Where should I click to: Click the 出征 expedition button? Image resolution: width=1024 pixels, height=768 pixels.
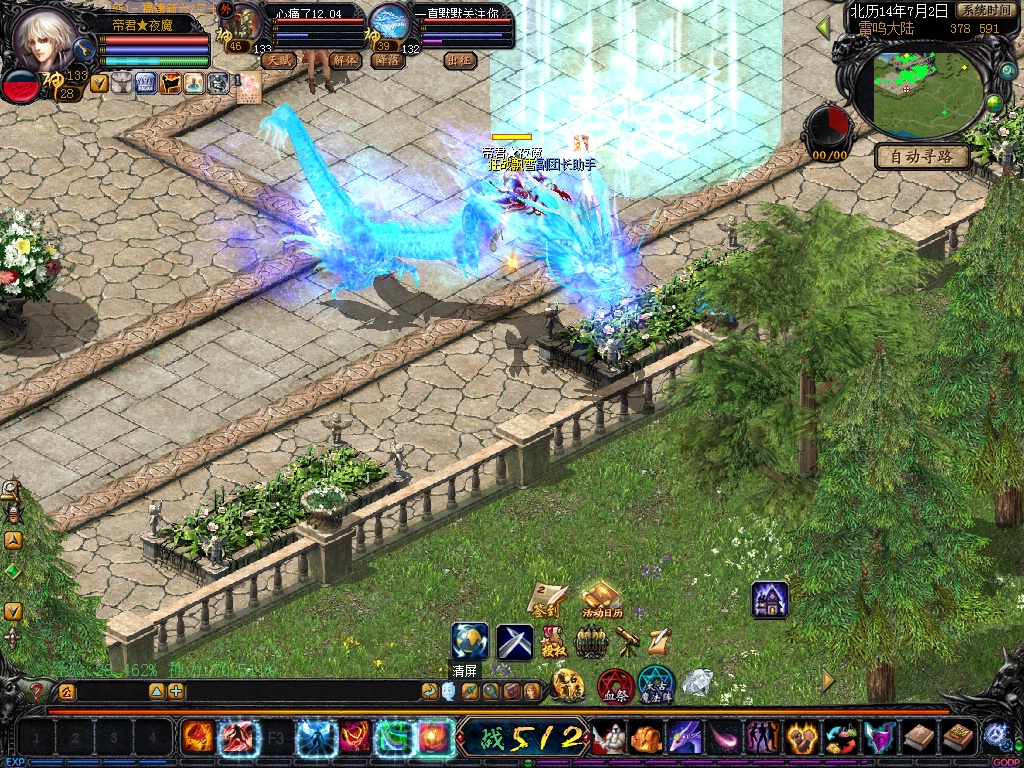click(x=459, y=60)
